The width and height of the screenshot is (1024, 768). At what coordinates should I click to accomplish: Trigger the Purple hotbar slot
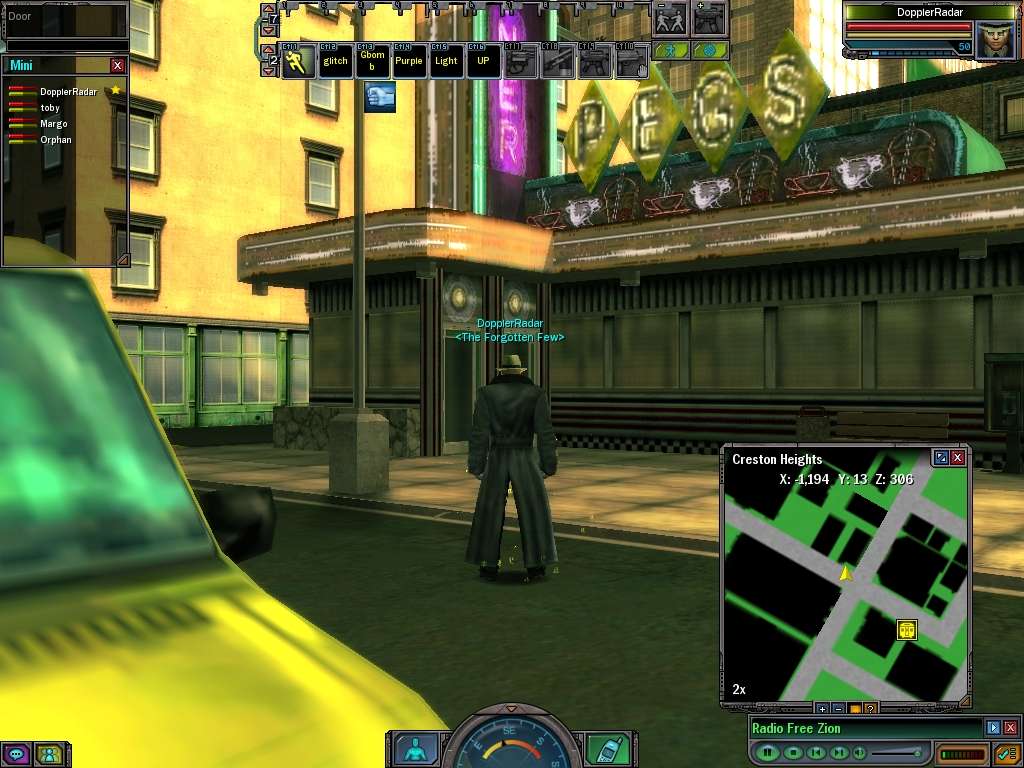[408, 62]
